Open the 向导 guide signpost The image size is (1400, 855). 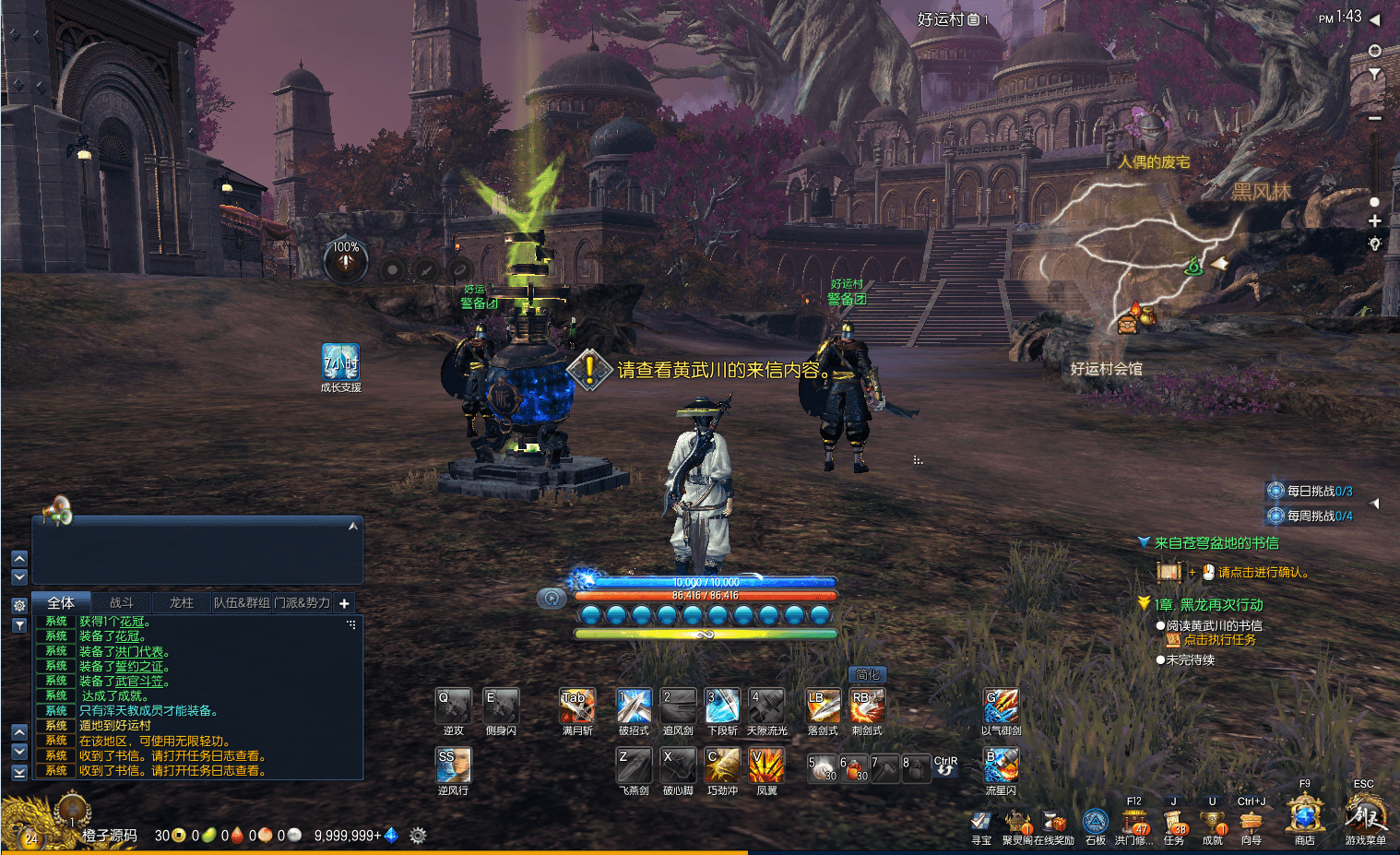click(1251, 822)
